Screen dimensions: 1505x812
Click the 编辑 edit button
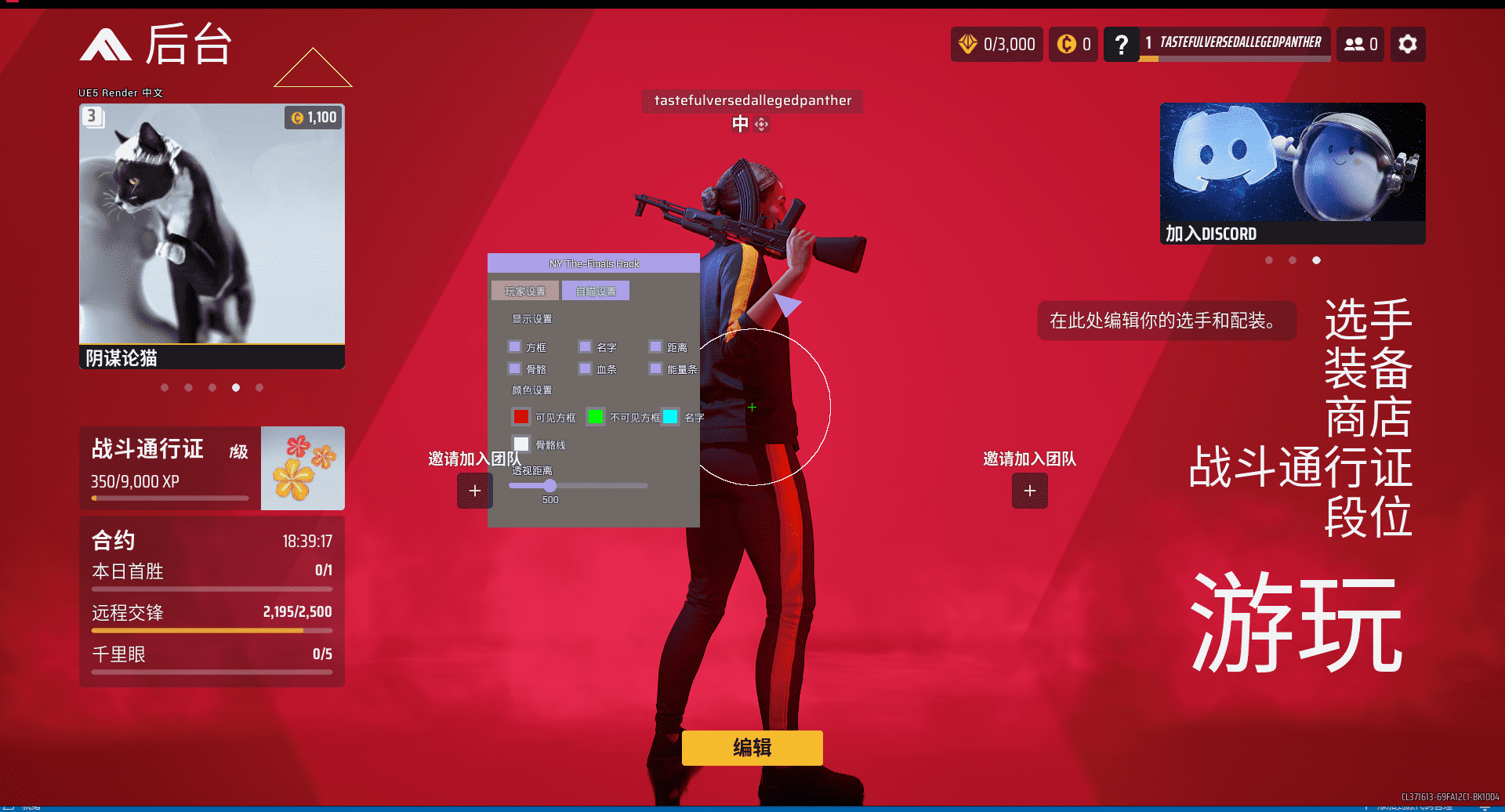click(x=751, y=748)
